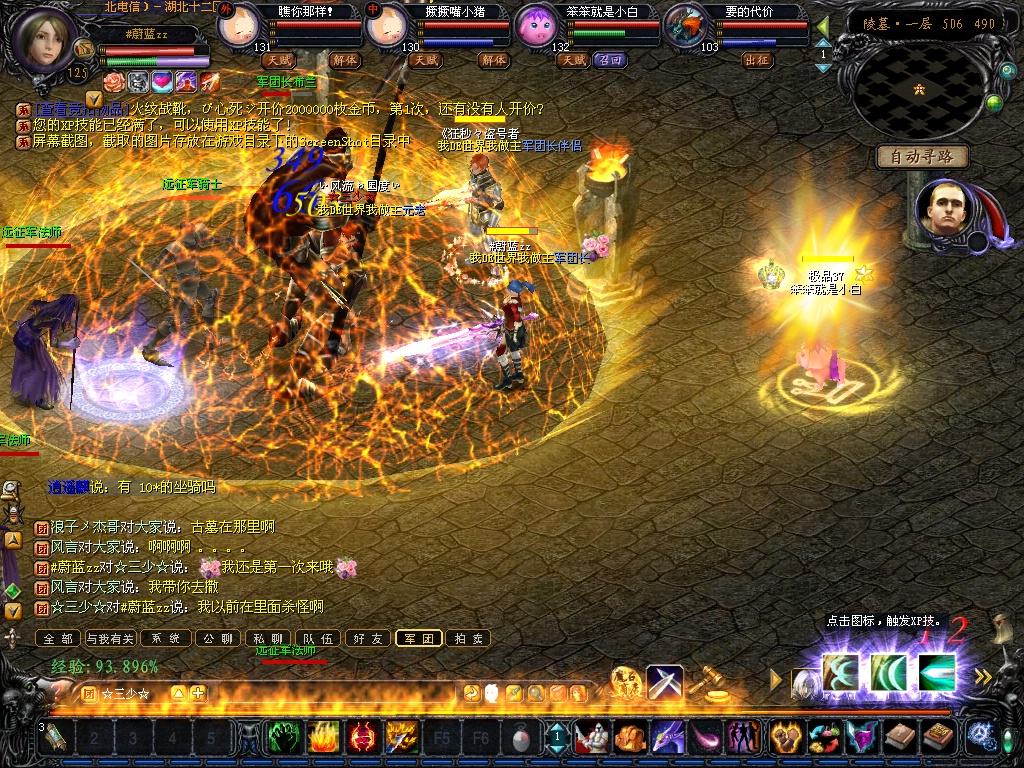Image resolution: width=1024 pixels, height=768 pixels.
Task: Click the crossed swords attack icon
Action: (x=665, y=683)
